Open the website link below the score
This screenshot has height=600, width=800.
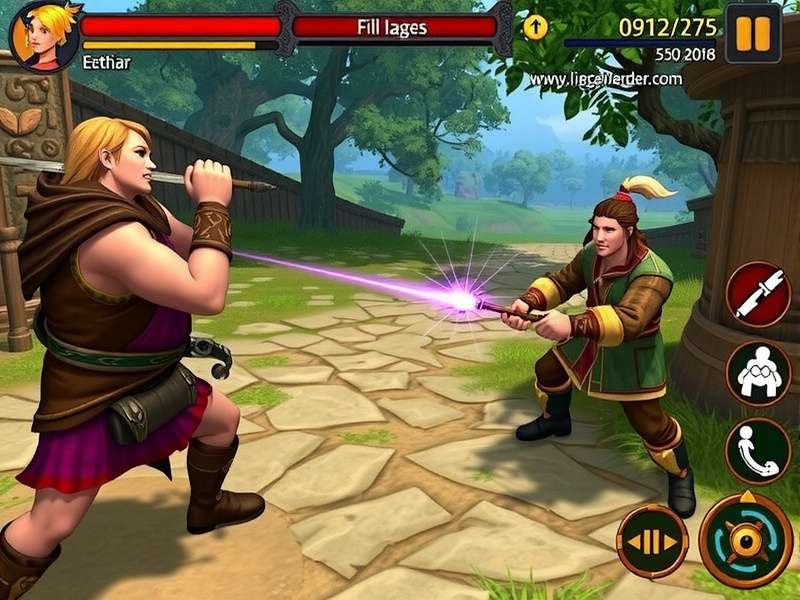[x=606, y=78]
